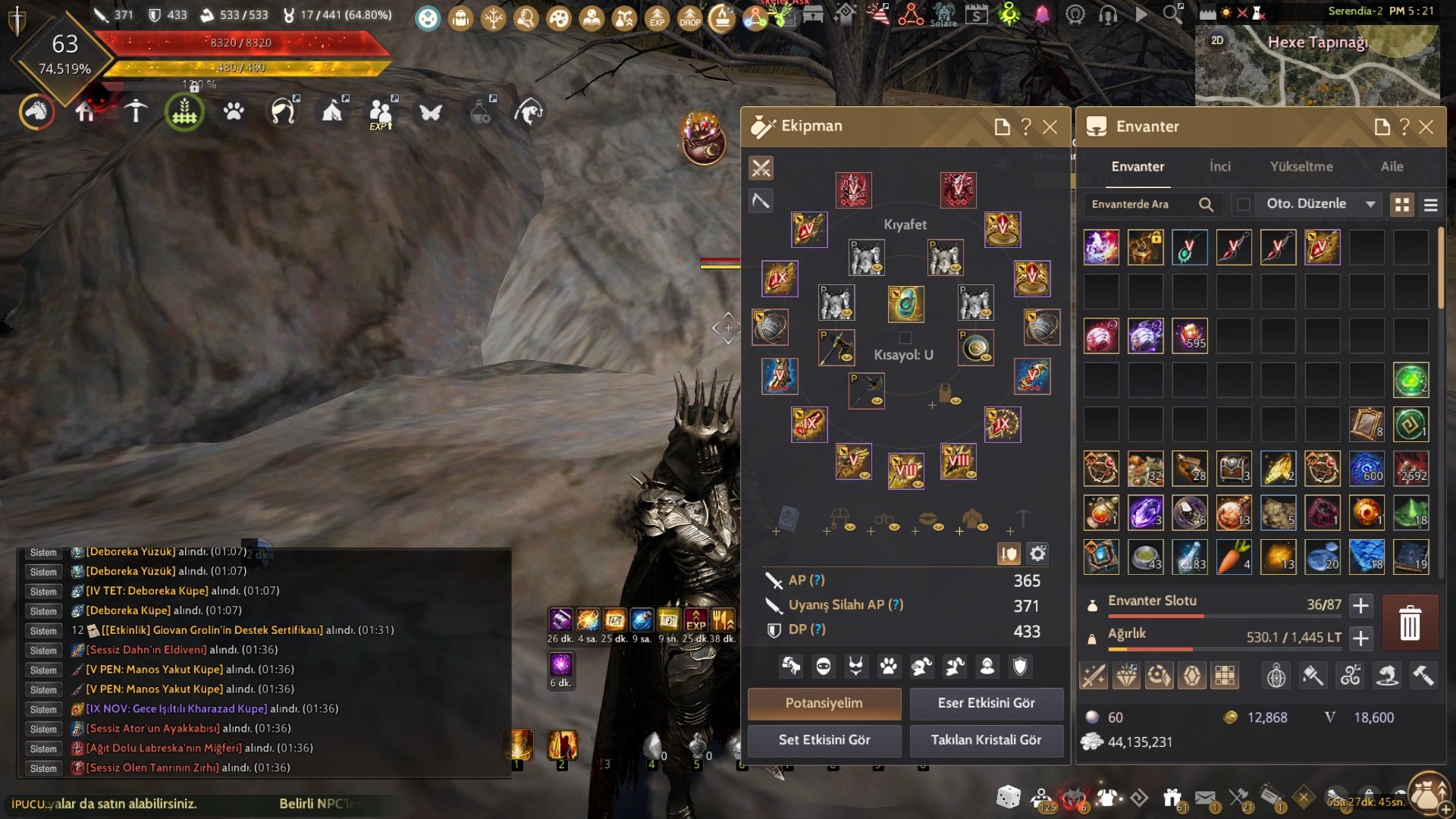Switch inventory to list view
Viewport: 1456px width, 819px height.
pos(1431,205)
